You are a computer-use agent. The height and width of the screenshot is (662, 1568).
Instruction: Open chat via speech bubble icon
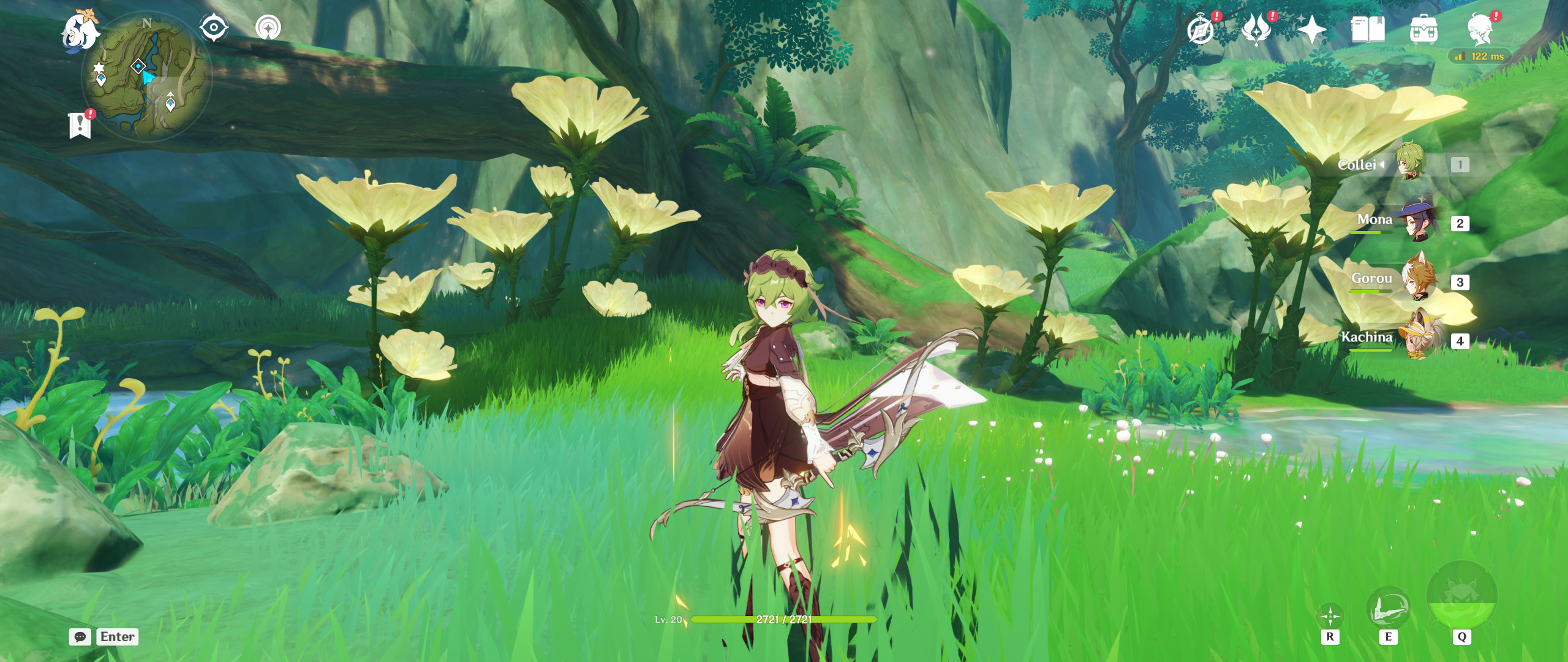pos(79,637)
